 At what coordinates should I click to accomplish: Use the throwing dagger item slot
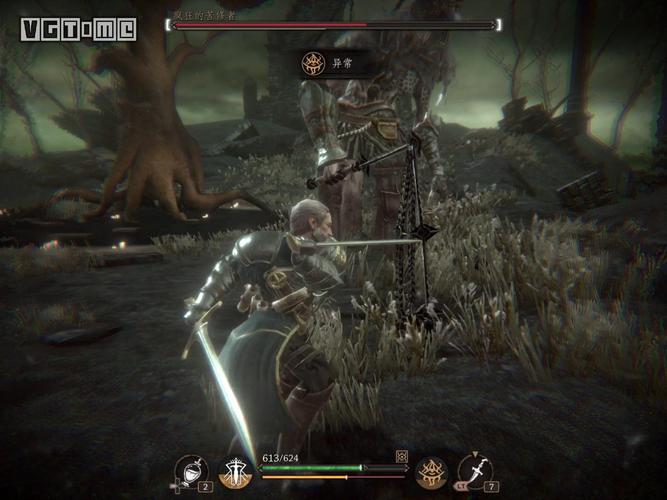[x=475, y=471]
